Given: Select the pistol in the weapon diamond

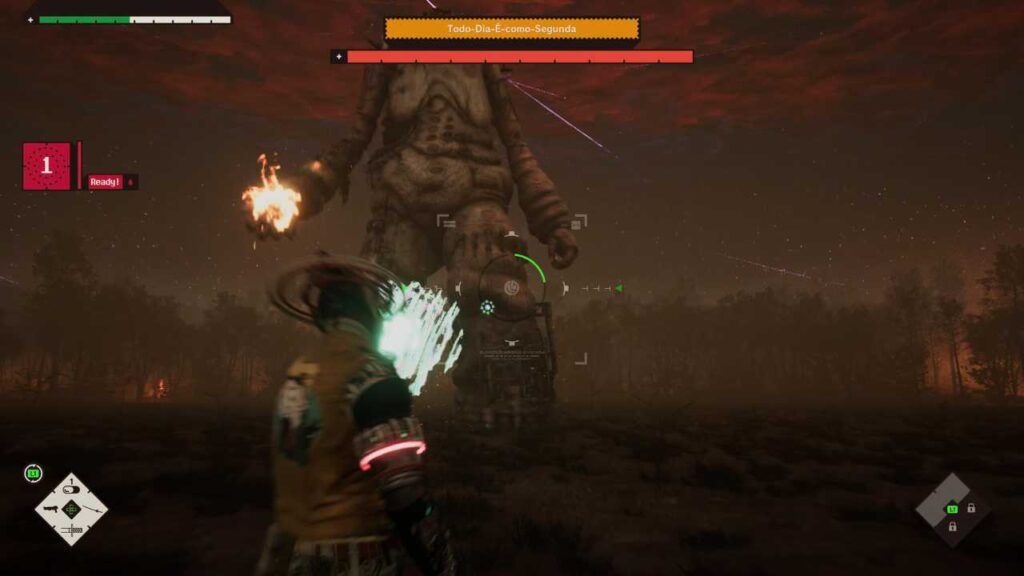Looking at the screenshot, I should (51, 509).
